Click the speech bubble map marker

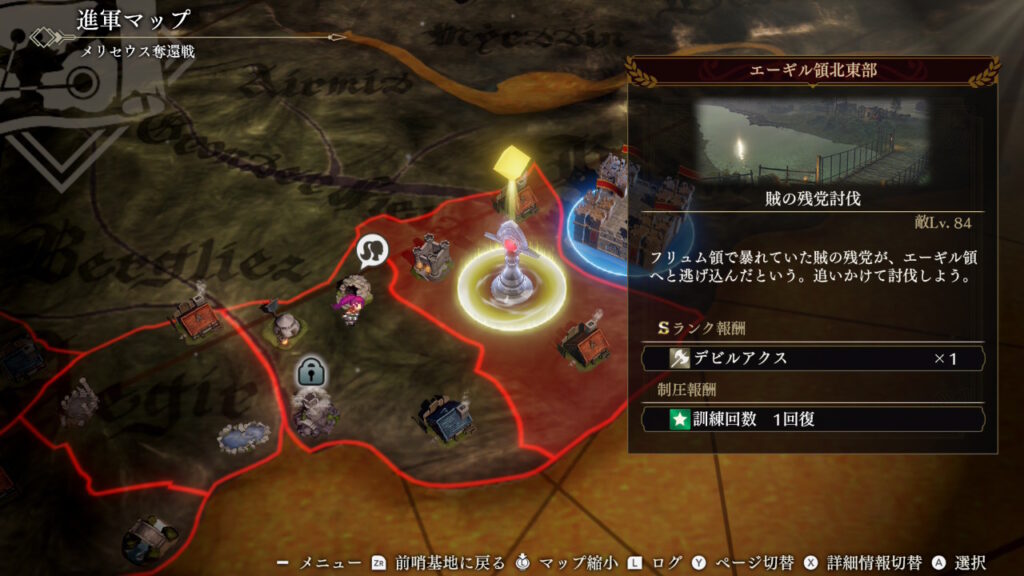coord(373,251)
